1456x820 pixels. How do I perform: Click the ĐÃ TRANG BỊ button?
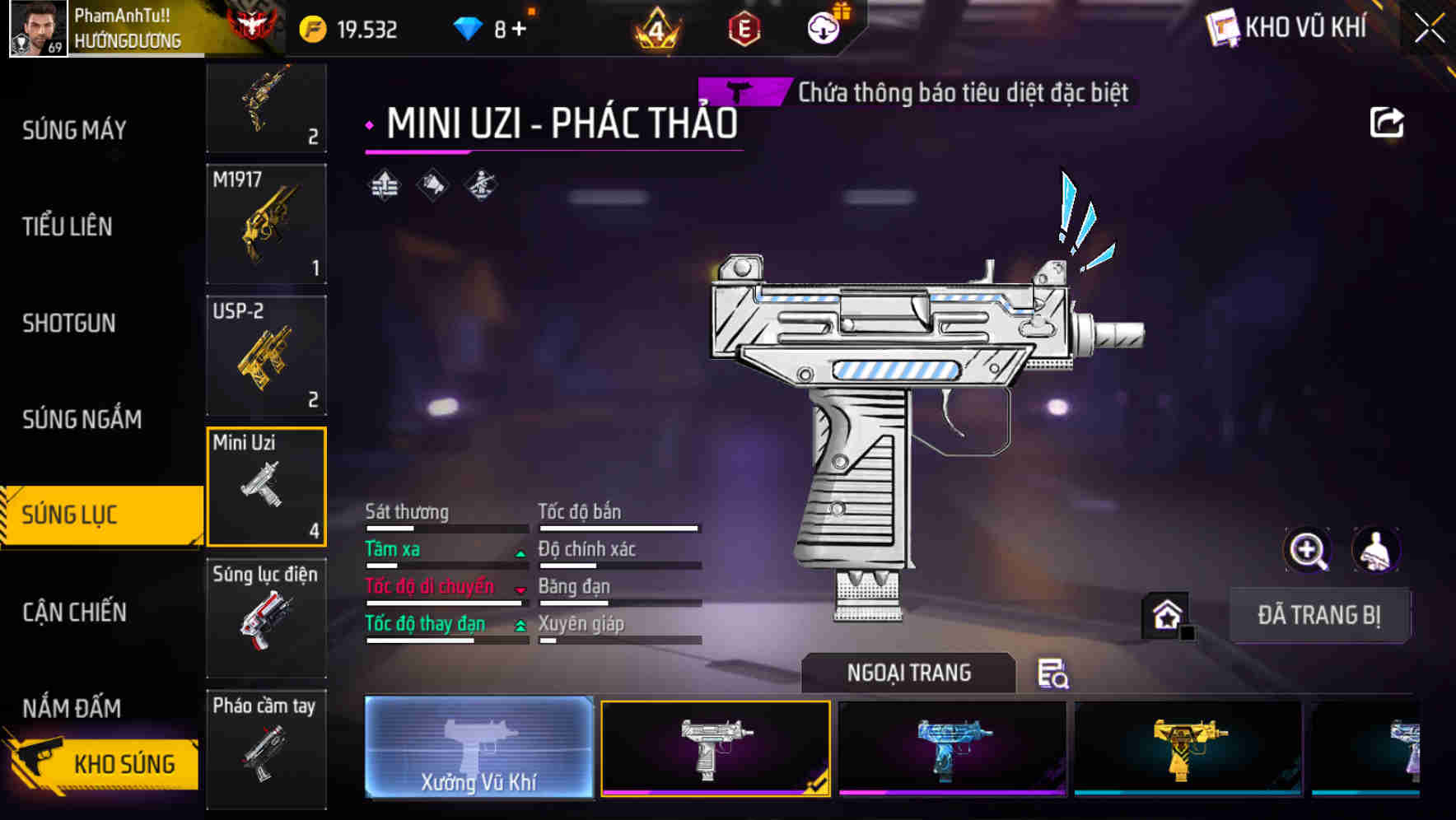[1319, 614]
